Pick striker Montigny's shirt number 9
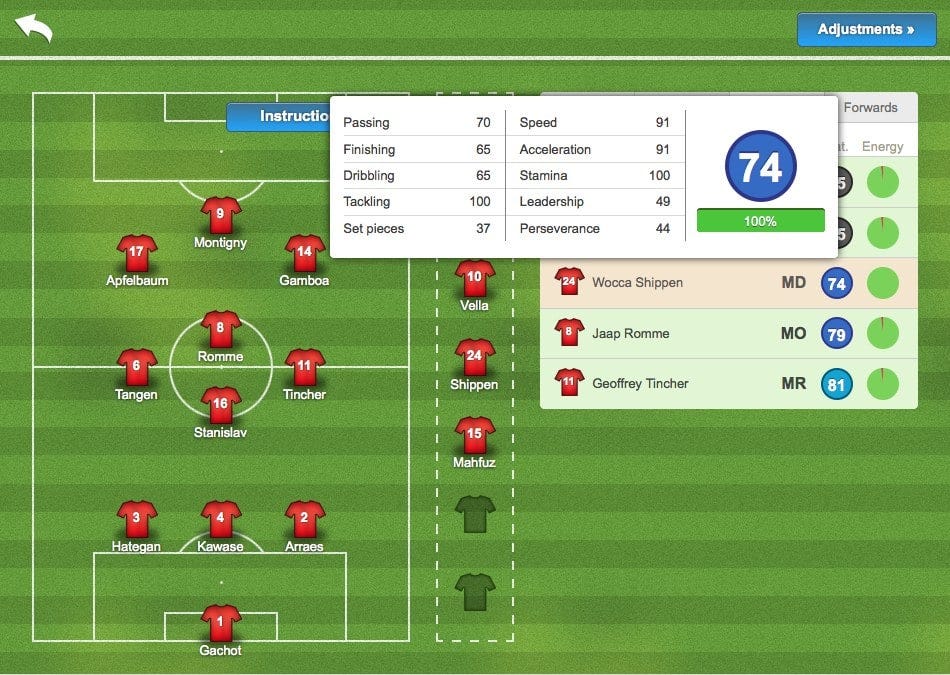Viewport: 950px width, 675px height. (x=221, y=215)
